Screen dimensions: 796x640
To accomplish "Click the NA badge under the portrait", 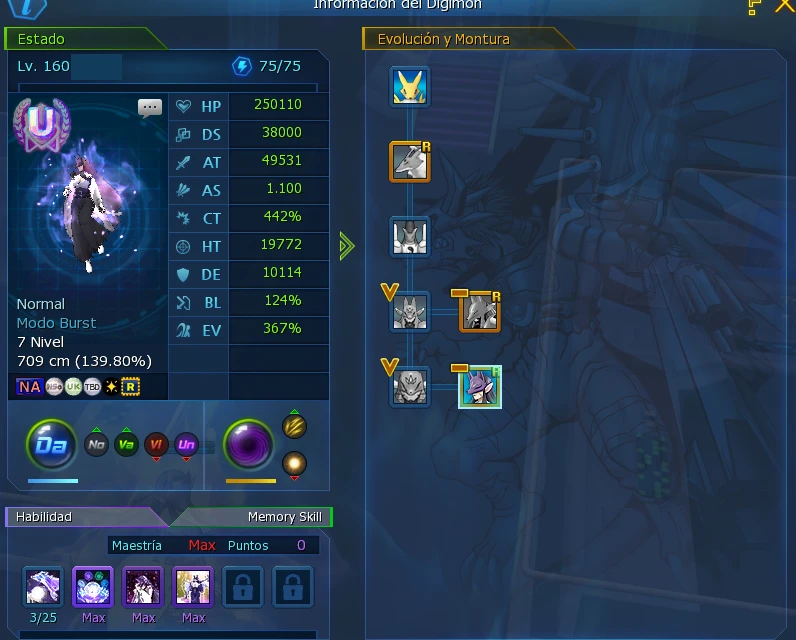I will [x=30, y=386].
